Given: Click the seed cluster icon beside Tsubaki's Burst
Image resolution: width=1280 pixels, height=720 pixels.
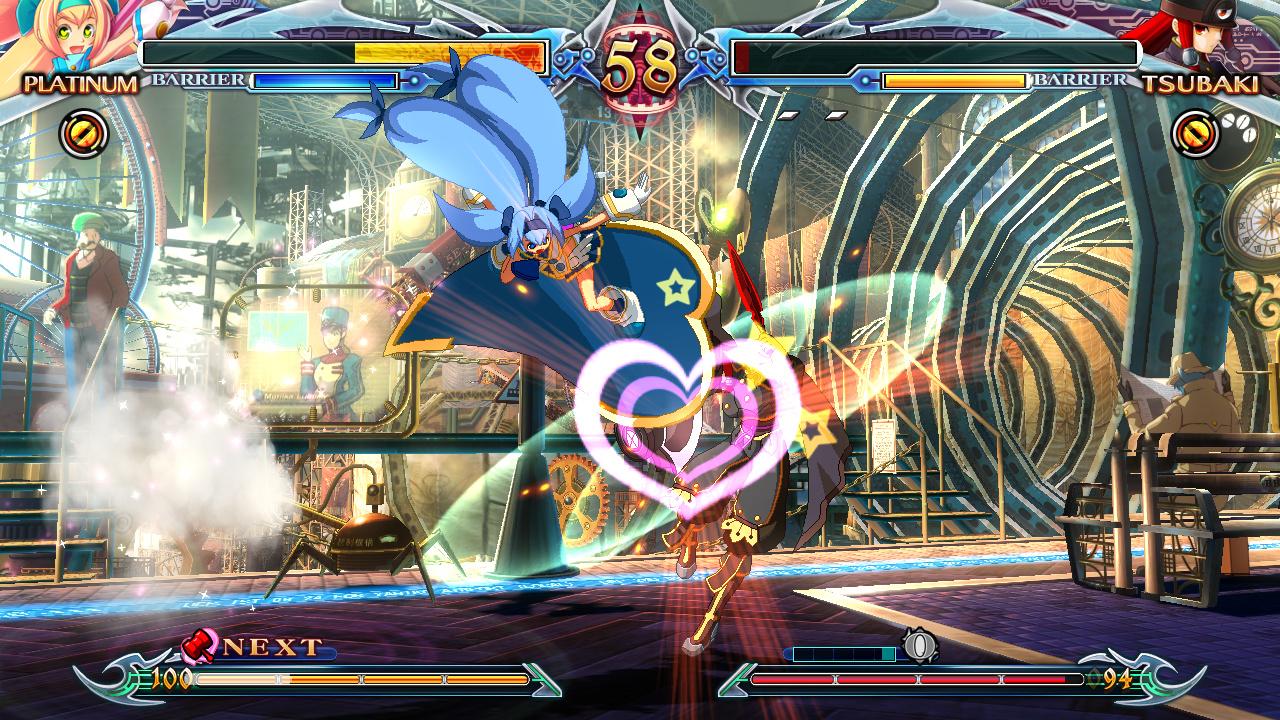Looking at the screenshot, I should (1238, 126).
